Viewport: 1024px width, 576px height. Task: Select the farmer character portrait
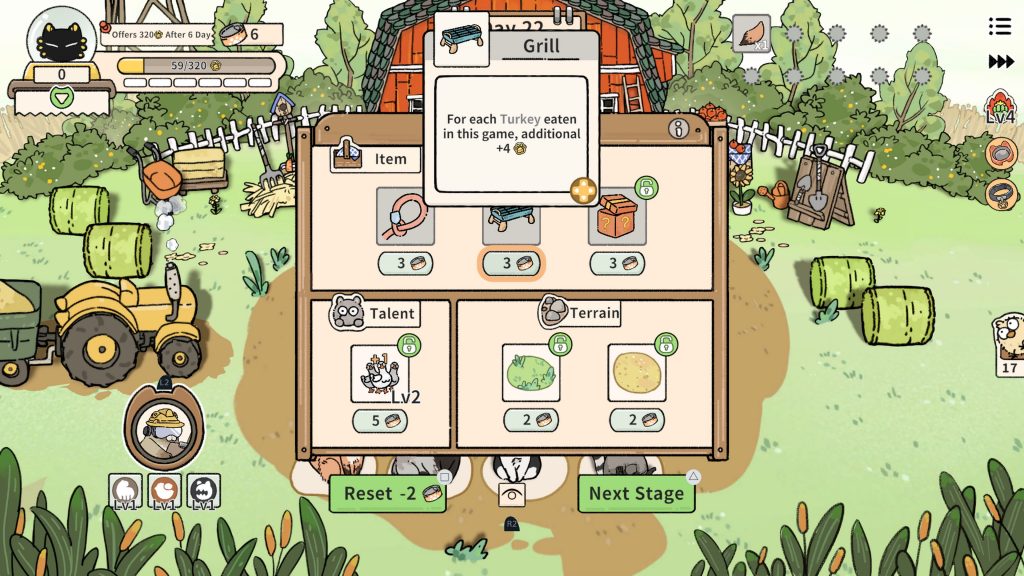click(164, 428)
